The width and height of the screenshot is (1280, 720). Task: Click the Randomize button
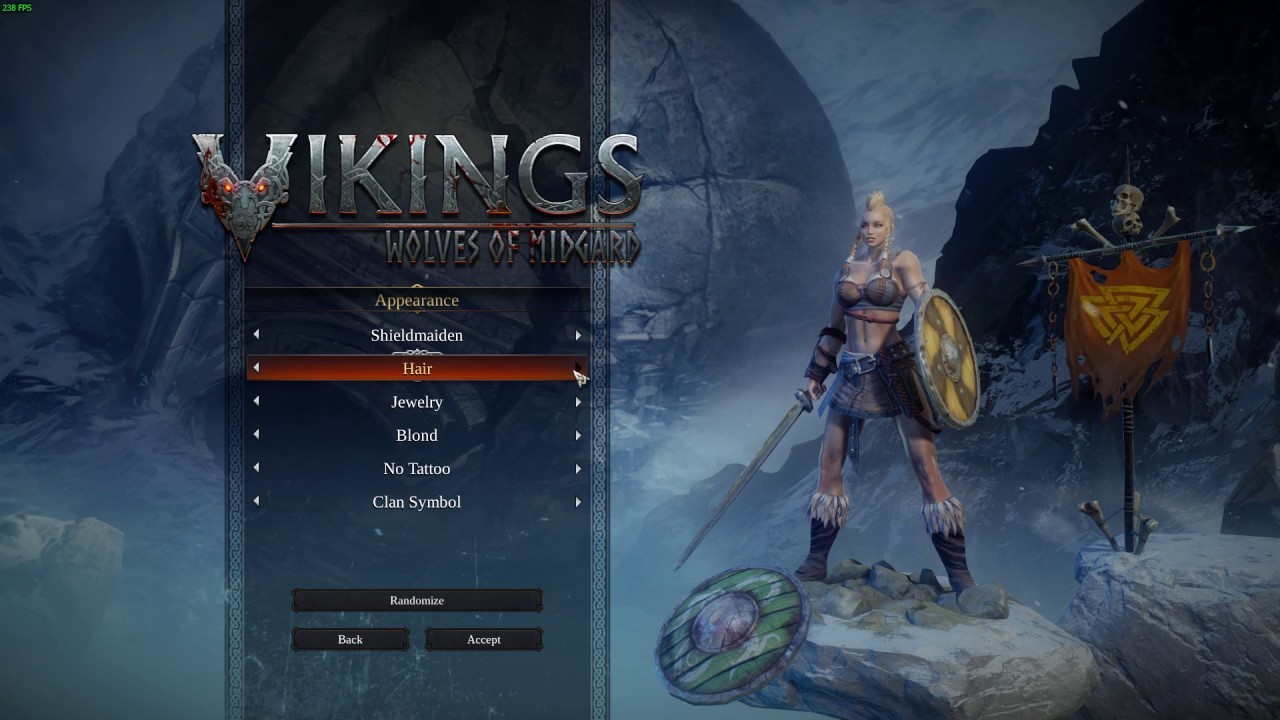[417, 600]
